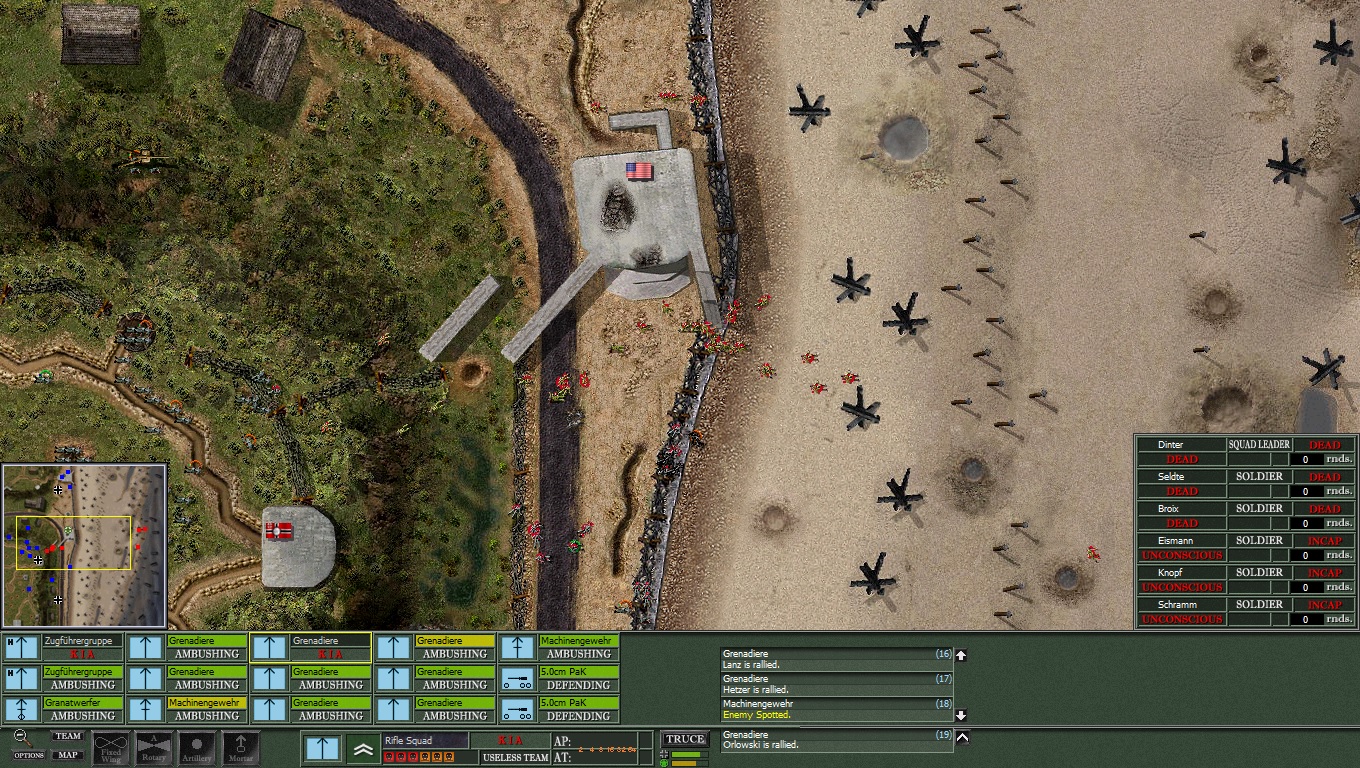This screenshot has width=1360, height=768.
Task: Select the Machinengewehr team with yellow name
Action: click(x=186, y=709)
